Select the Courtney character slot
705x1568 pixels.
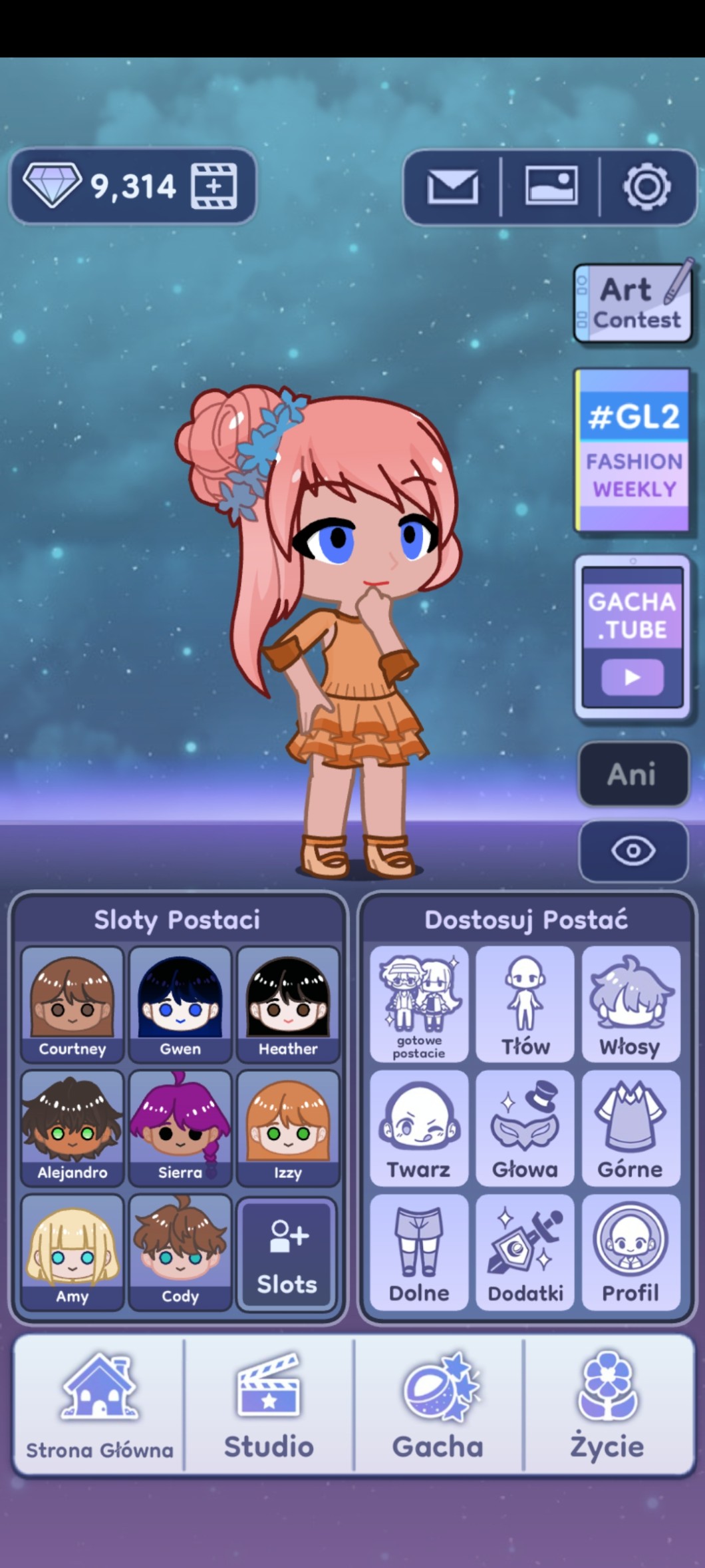coord(72,1004)
